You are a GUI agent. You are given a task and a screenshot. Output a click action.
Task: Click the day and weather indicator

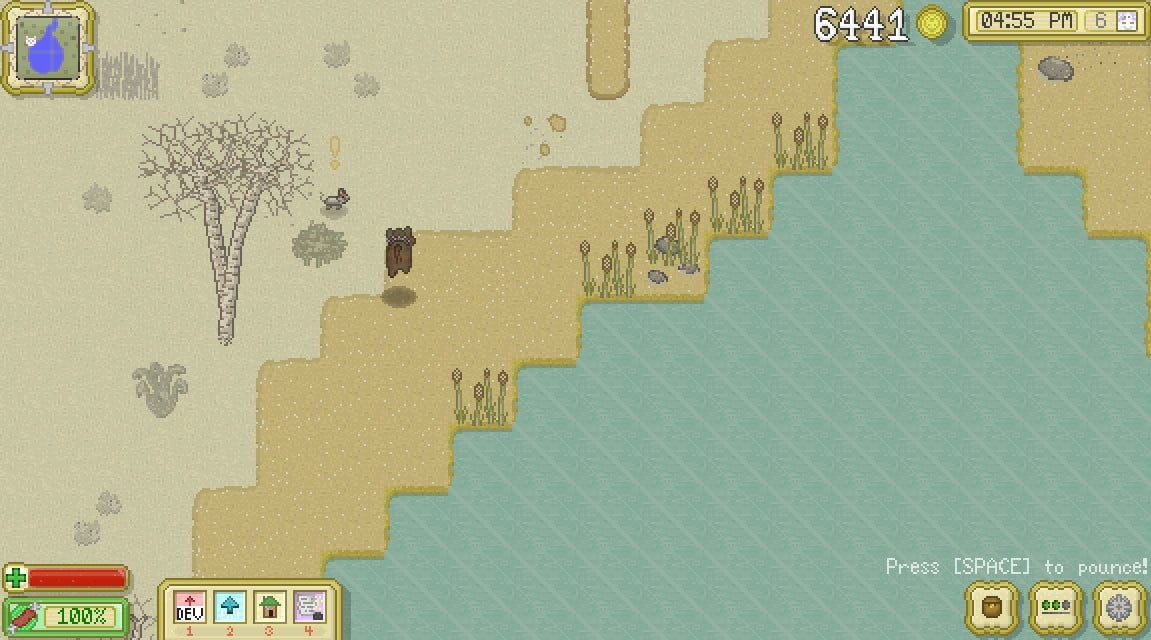click(1115, 21)
